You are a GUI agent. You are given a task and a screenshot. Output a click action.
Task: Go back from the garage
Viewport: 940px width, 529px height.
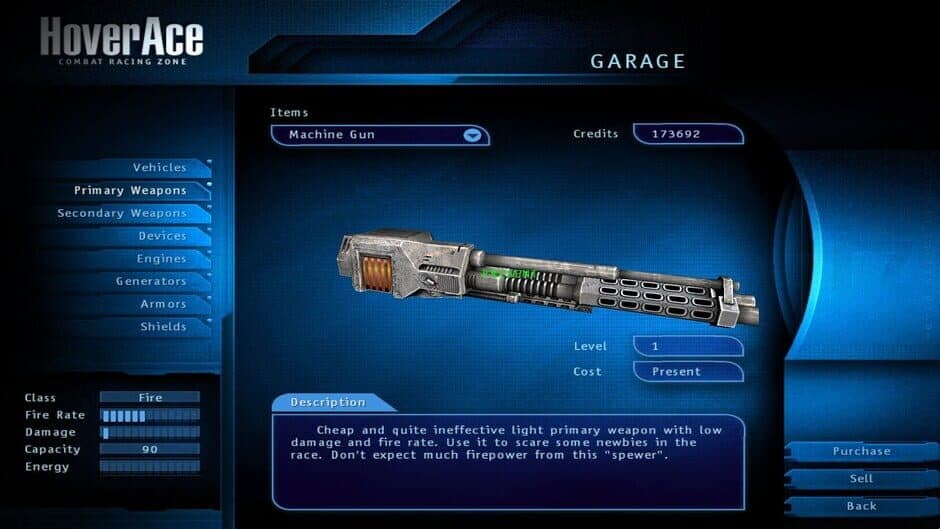point(861,506)
